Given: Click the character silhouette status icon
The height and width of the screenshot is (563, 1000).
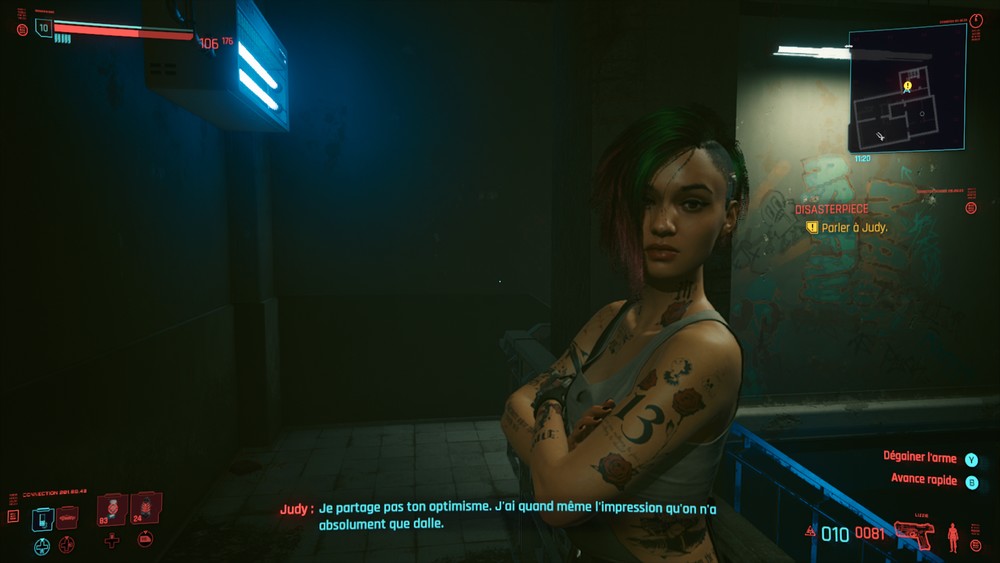Looking at the screenshot, I should [952, 537].
